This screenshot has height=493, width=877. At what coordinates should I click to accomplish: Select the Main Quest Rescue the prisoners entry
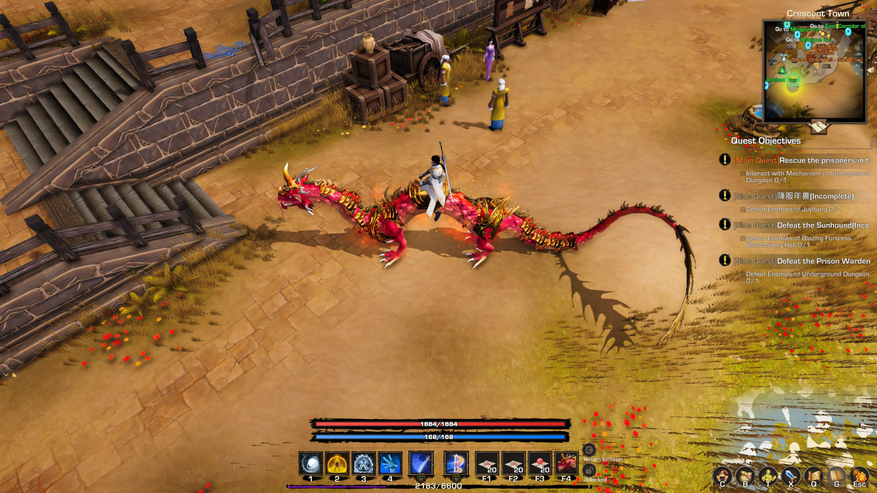801,160
